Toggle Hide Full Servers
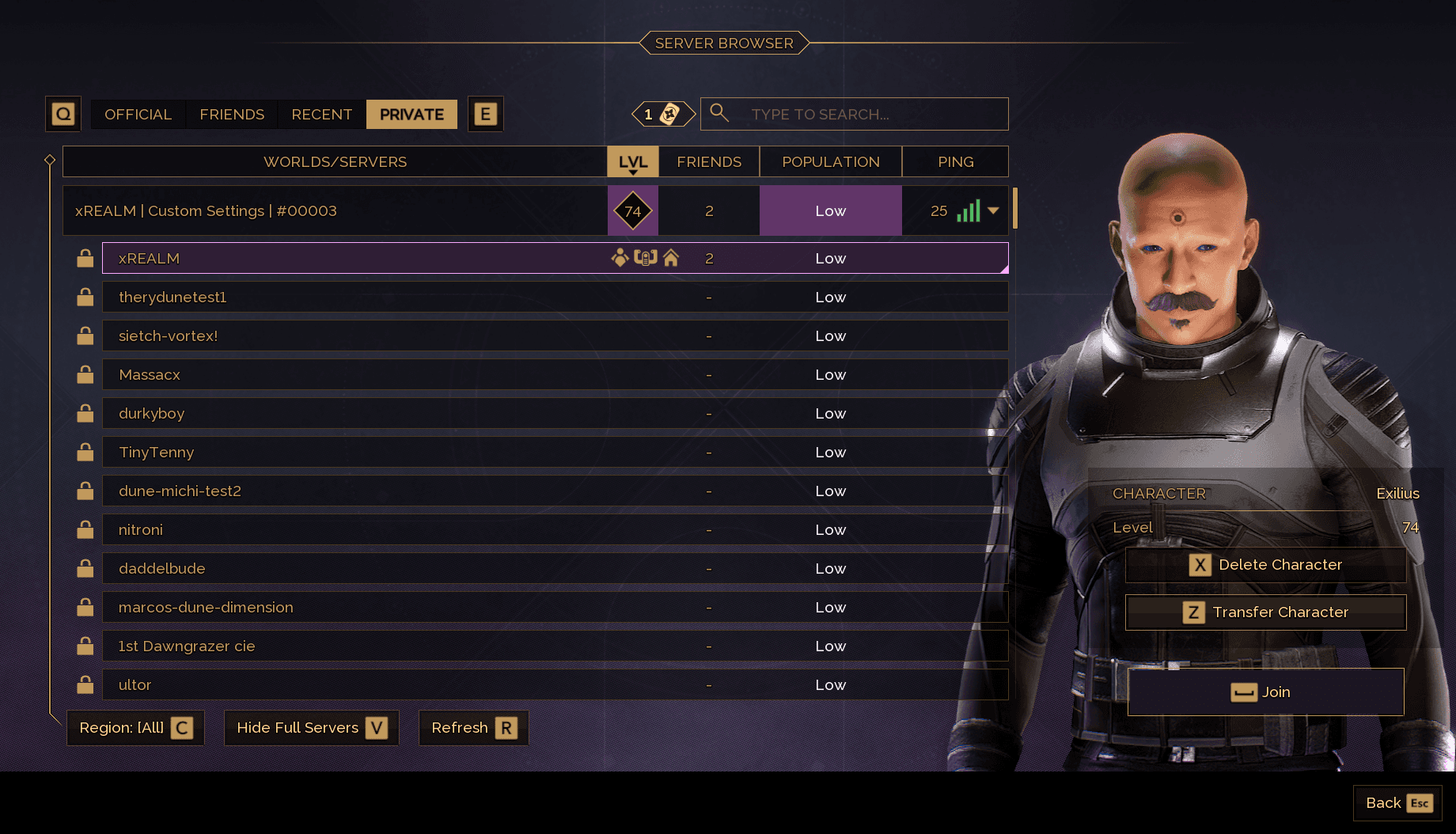This screenshot has width=1456, height=834. tap(312, 728)
